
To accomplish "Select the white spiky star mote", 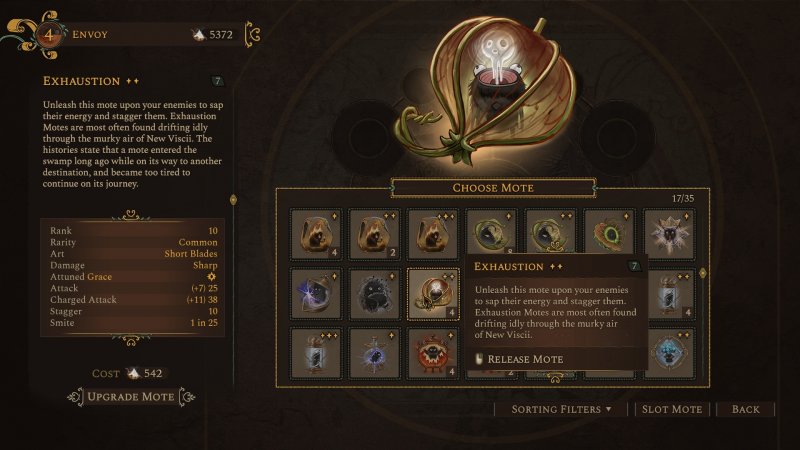I will [670, 233].
